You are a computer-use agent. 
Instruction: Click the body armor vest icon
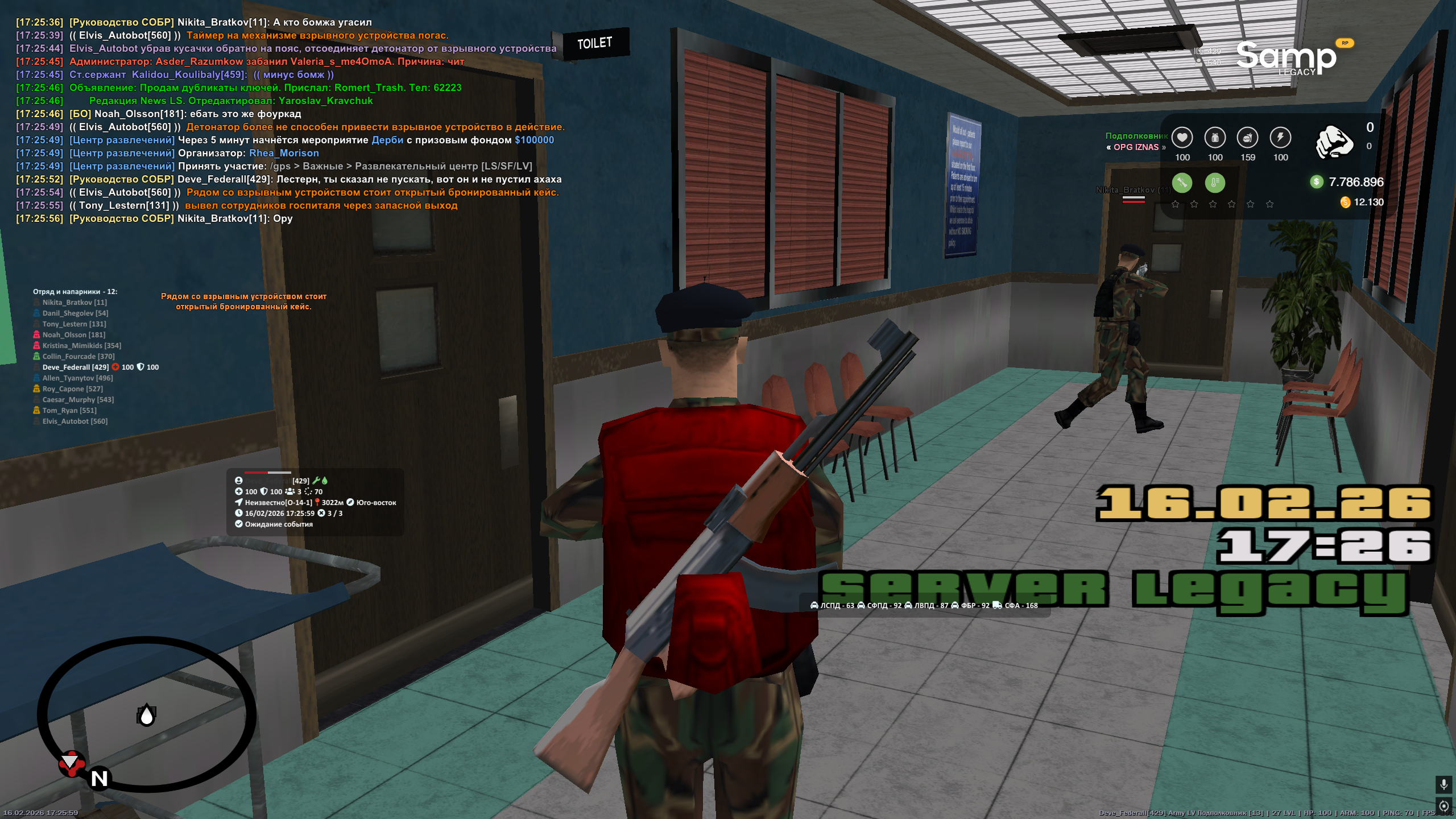[x=1215, y=138]
